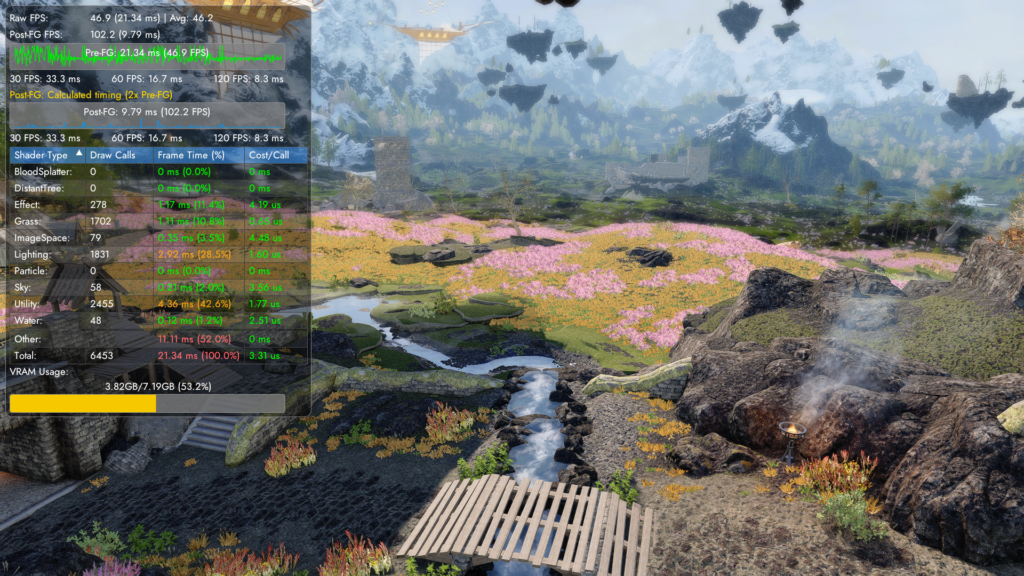Sort the table by Shader Type column
The image size is (1024, 576).
point(40,155)
